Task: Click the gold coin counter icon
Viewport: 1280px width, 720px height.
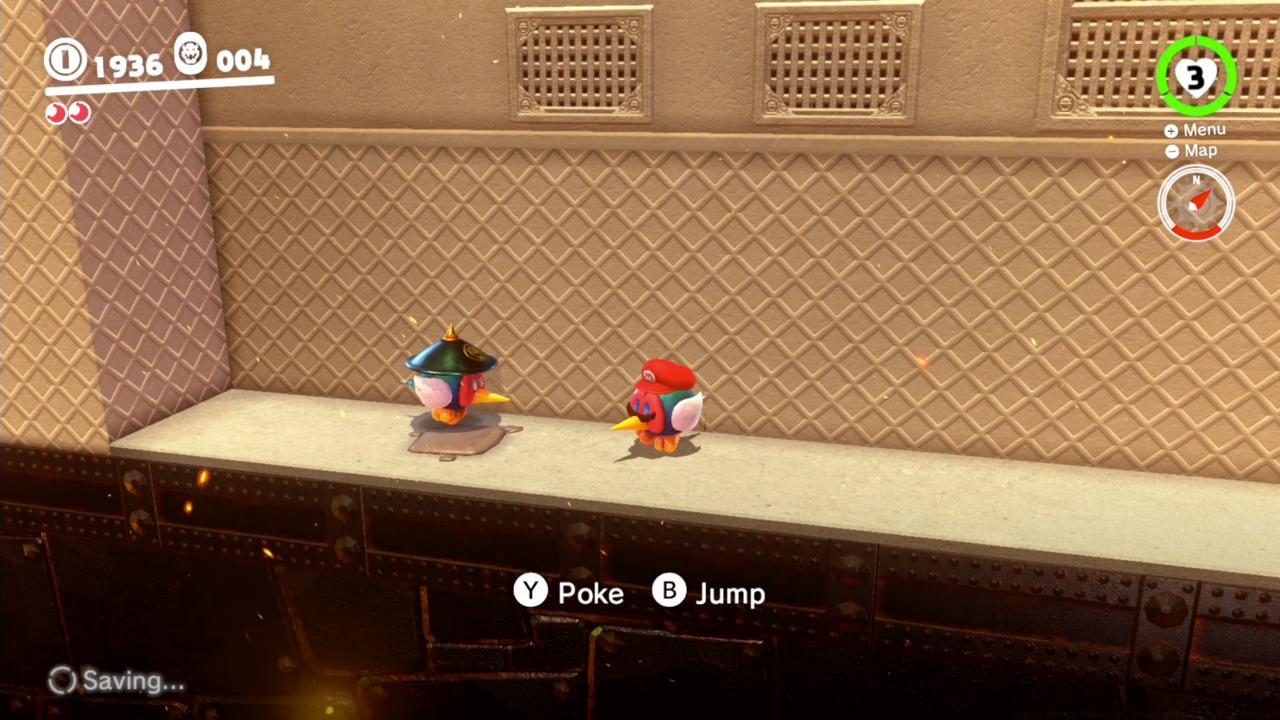Action: tap(64, 60)
